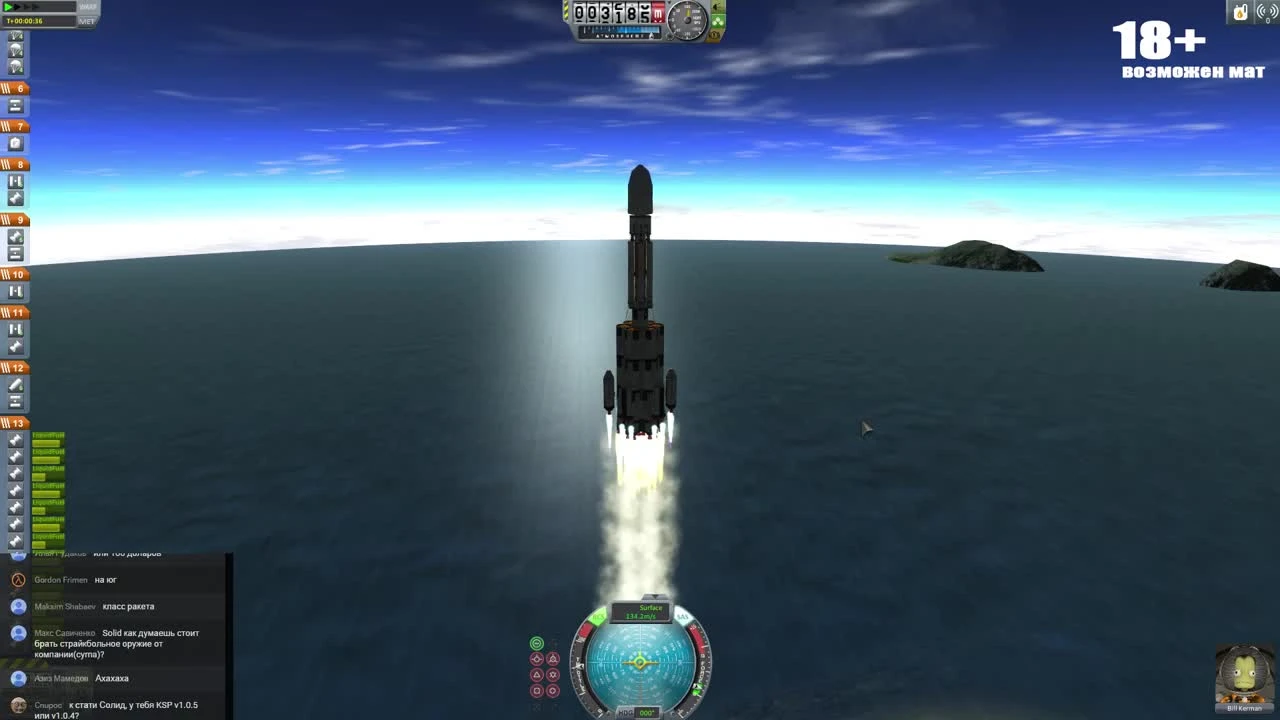Click the green resources icon beside the altimeter
The image size is (1280, 720).
pos(718,21)
